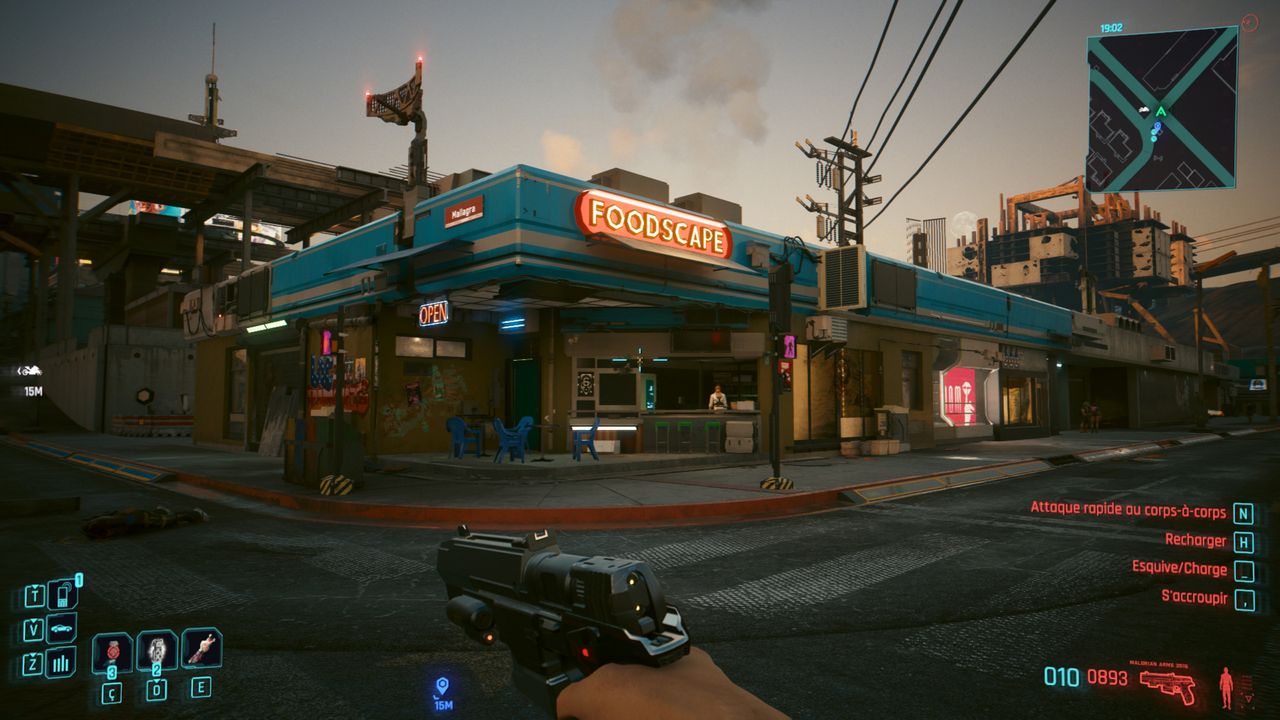Open the phone icon with notification badge

[61, 596]
